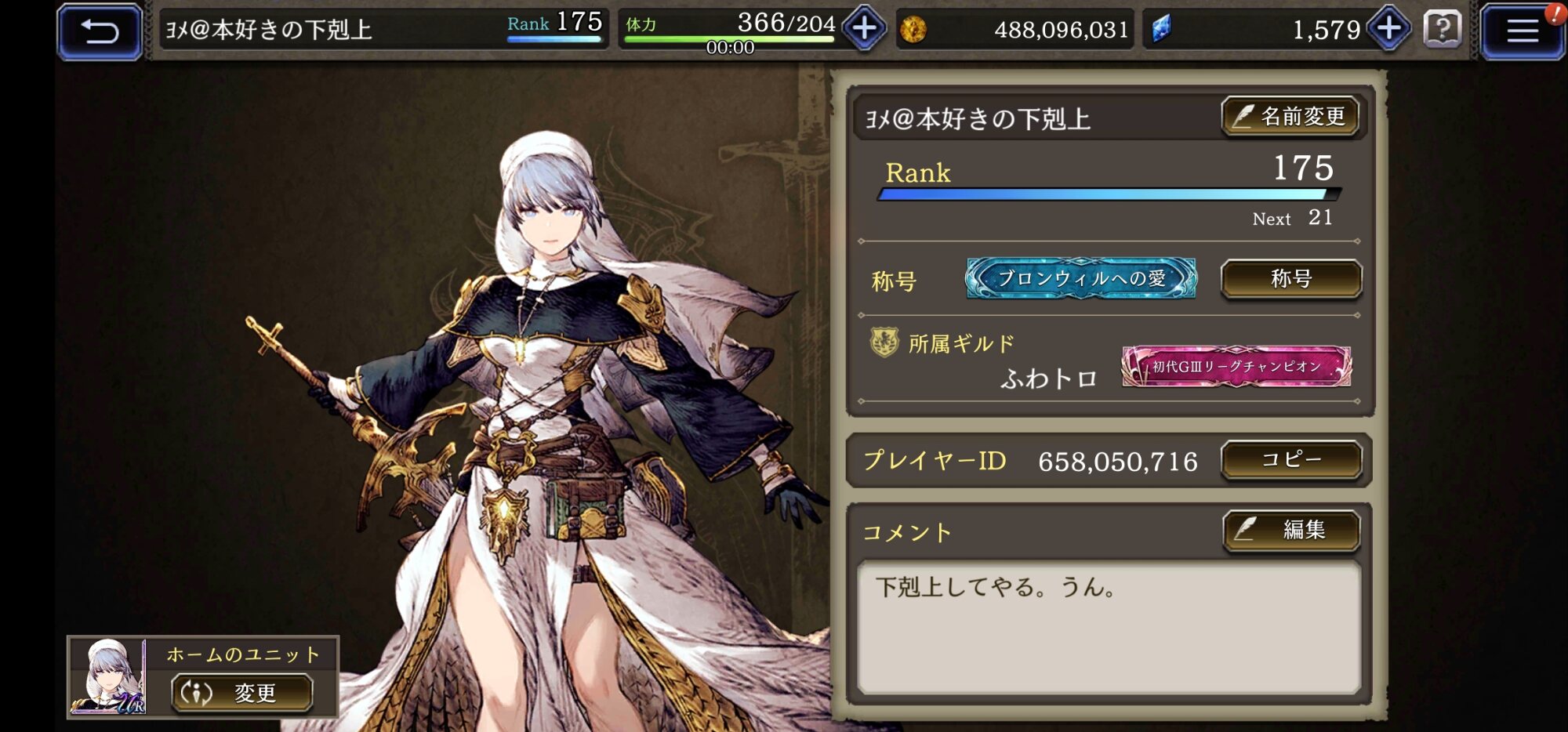Click the comment text box
1568x732 pixels.
pyautogui.click(x=1109, y=627)
